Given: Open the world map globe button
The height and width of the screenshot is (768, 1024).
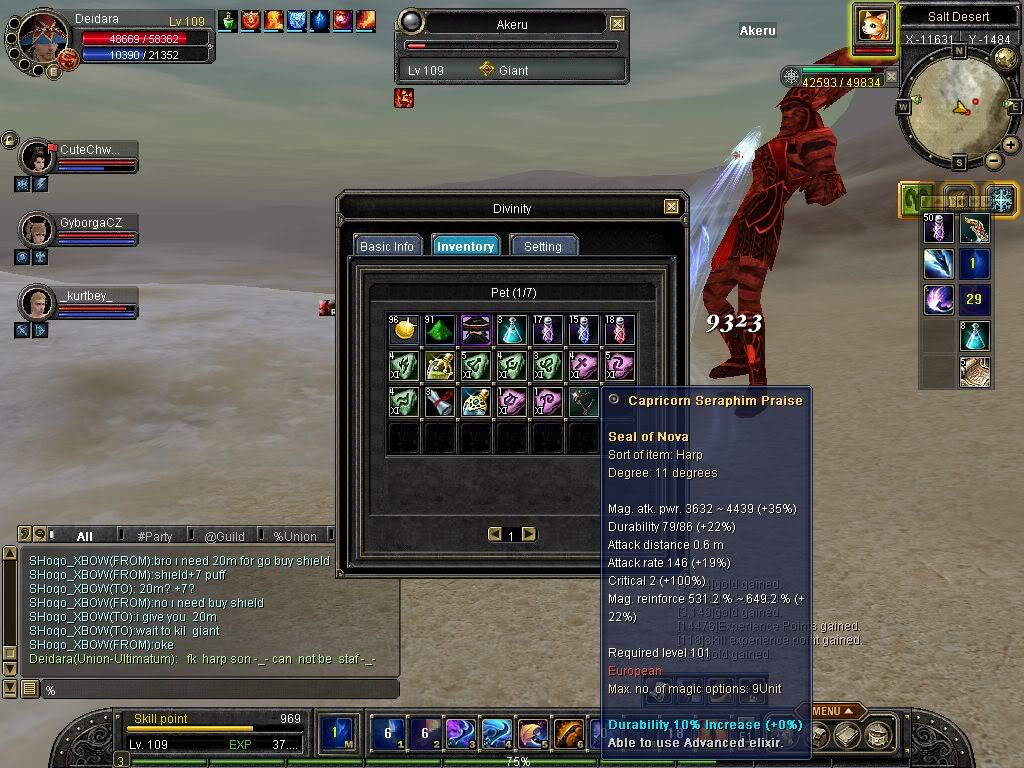Looking at the screenshot, I should coord(1006,59).
